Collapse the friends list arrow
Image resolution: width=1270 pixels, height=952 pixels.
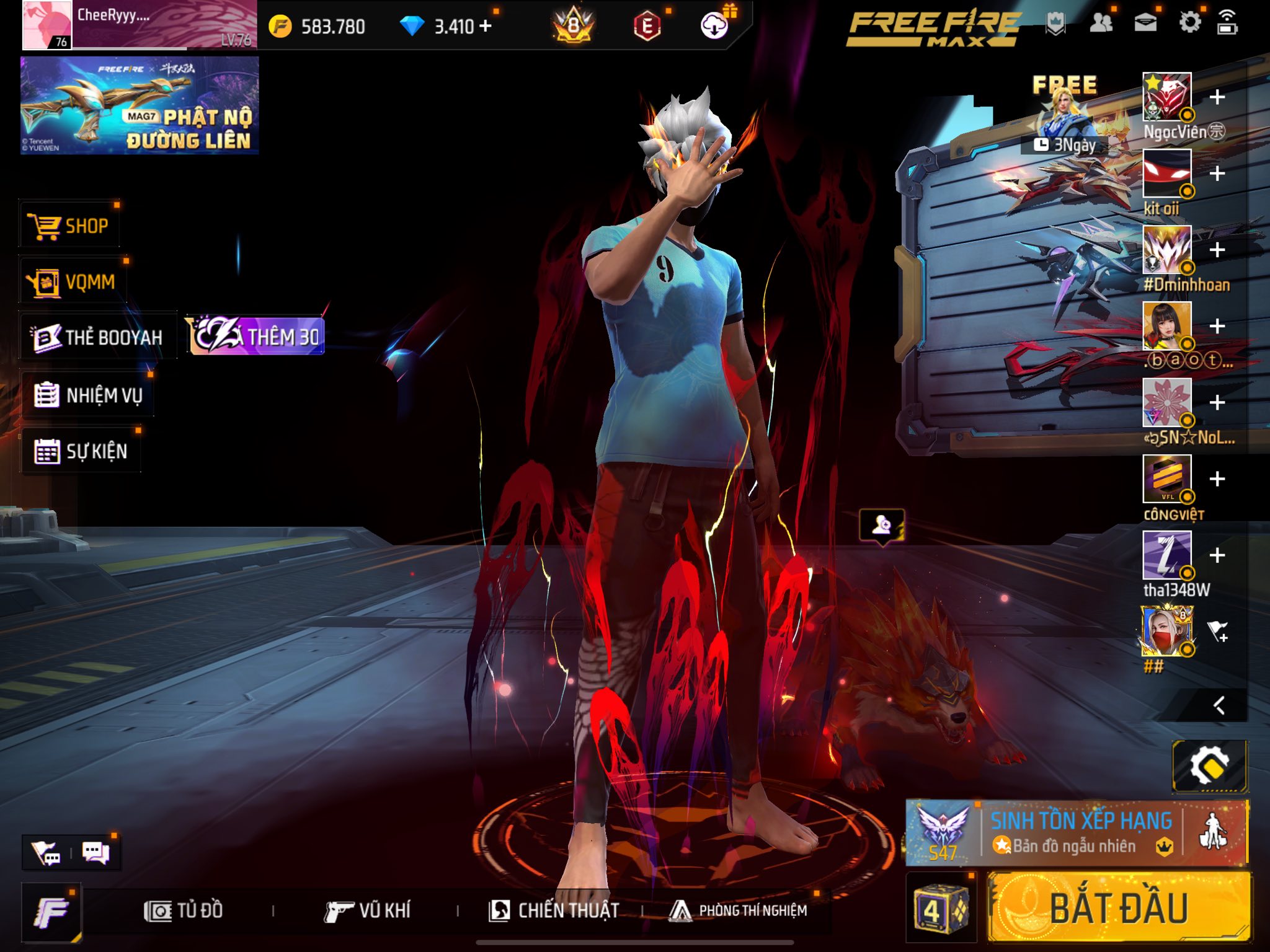tap(1219, 705)
